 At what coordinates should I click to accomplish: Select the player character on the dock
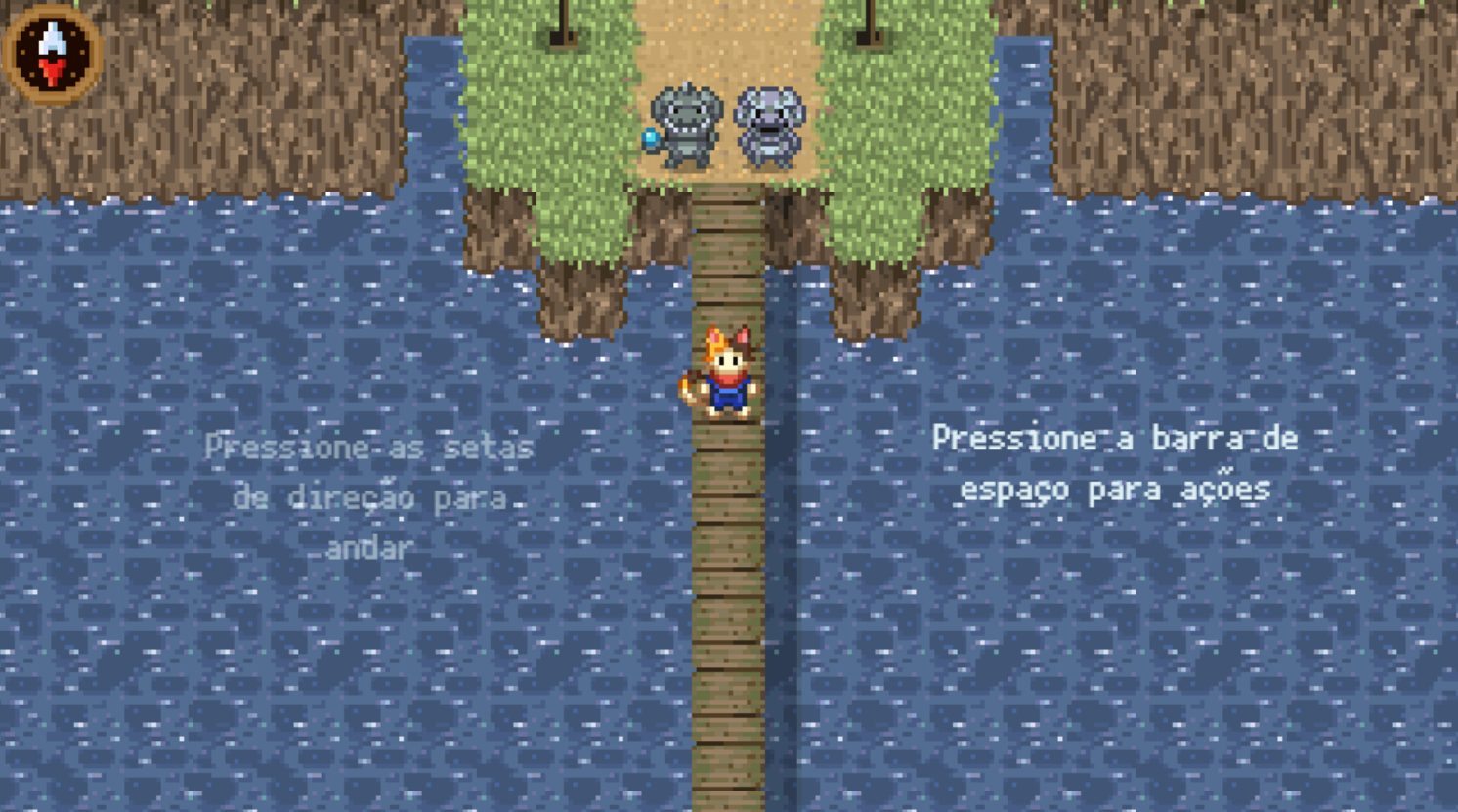(728, 376)
